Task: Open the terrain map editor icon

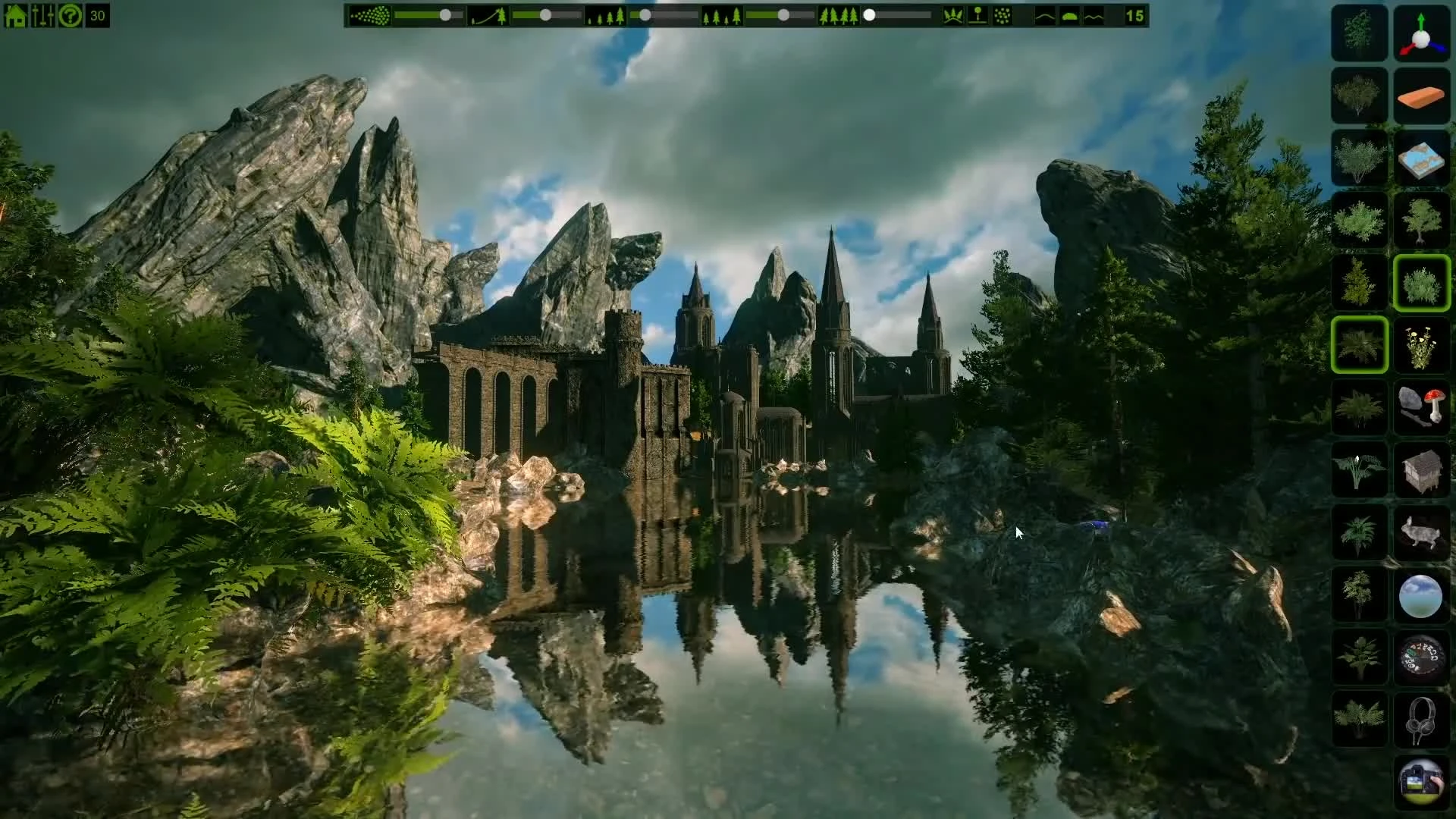Action: (x=1422, y=159)
